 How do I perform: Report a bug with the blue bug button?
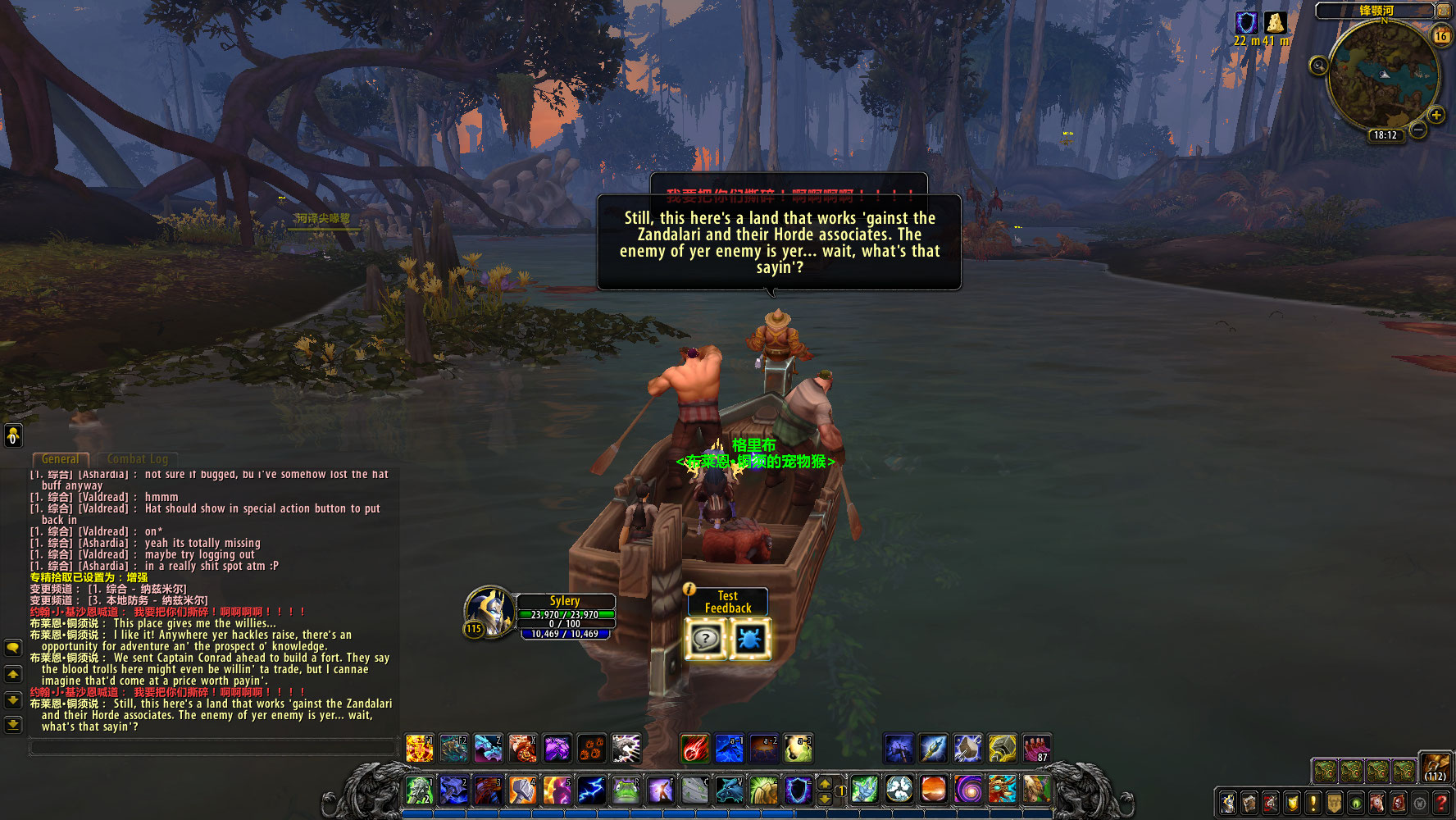749,639
